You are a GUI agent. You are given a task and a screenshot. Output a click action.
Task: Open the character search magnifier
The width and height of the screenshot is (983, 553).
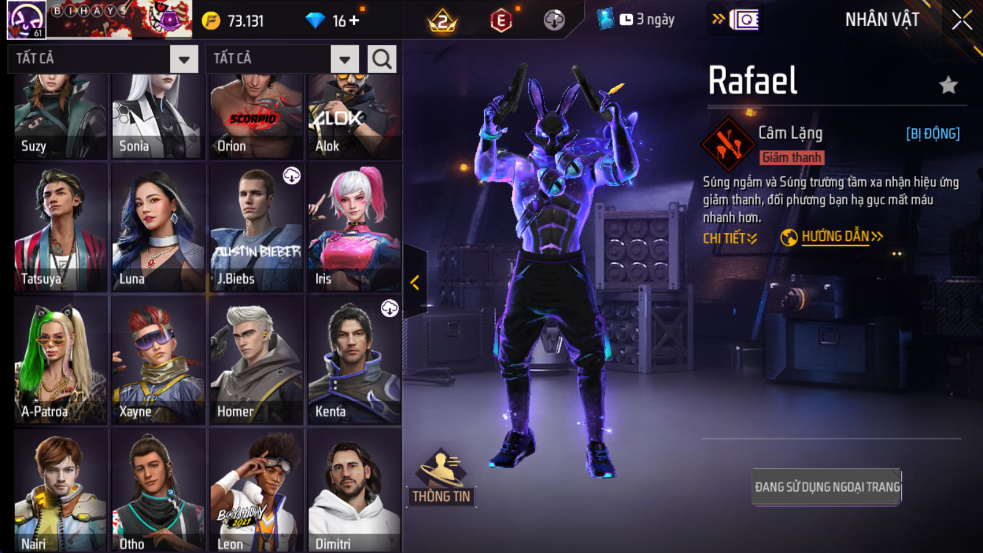pyautogui.click(x=382, y=59)
